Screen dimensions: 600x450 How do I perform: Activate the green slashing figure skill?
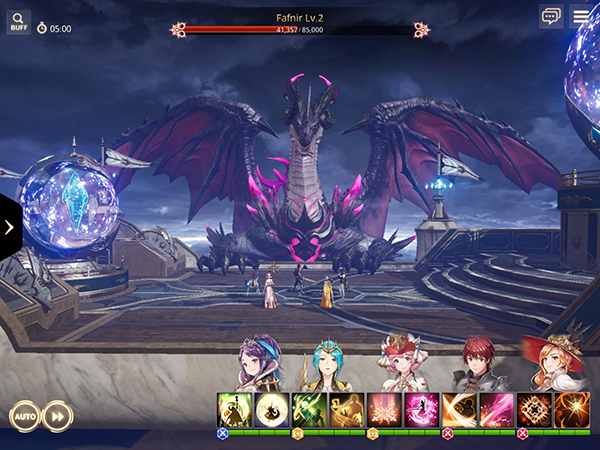pos(309,410)
